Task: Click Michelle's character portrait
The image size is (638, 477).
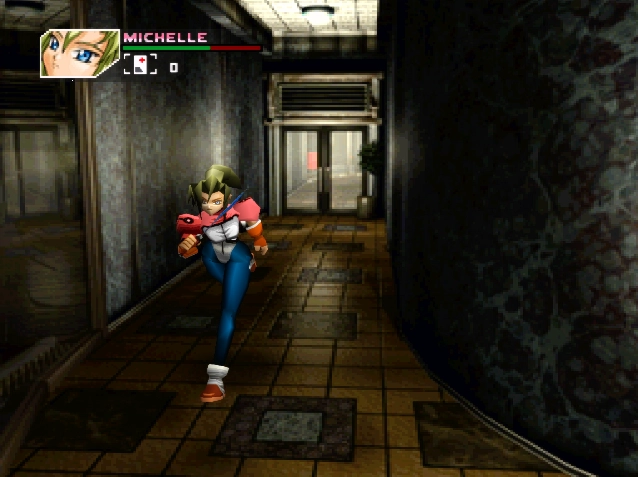Action: (79, 54)
